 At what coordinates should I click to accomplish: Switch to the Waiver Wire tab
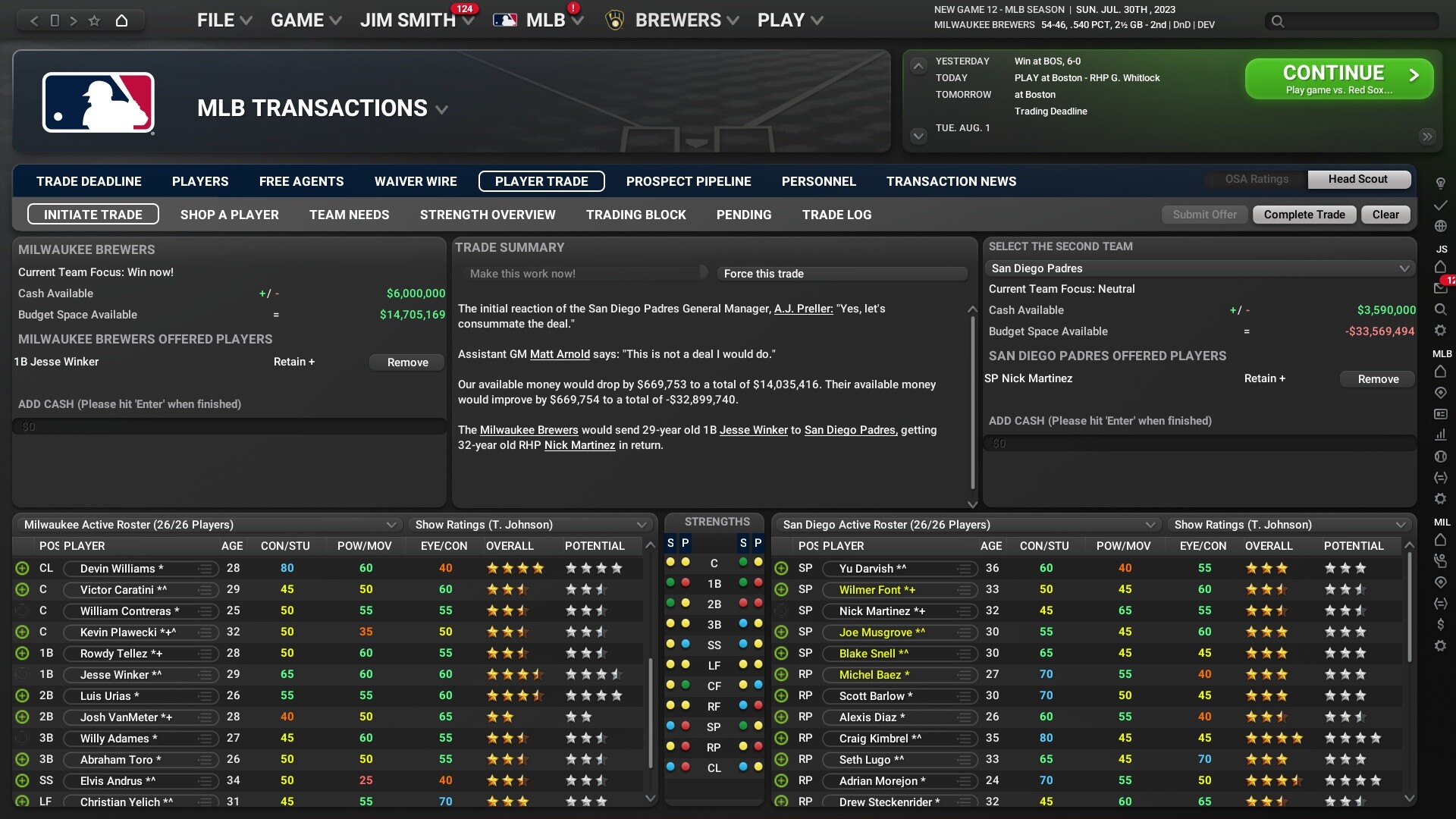click(x=416, y=181)
